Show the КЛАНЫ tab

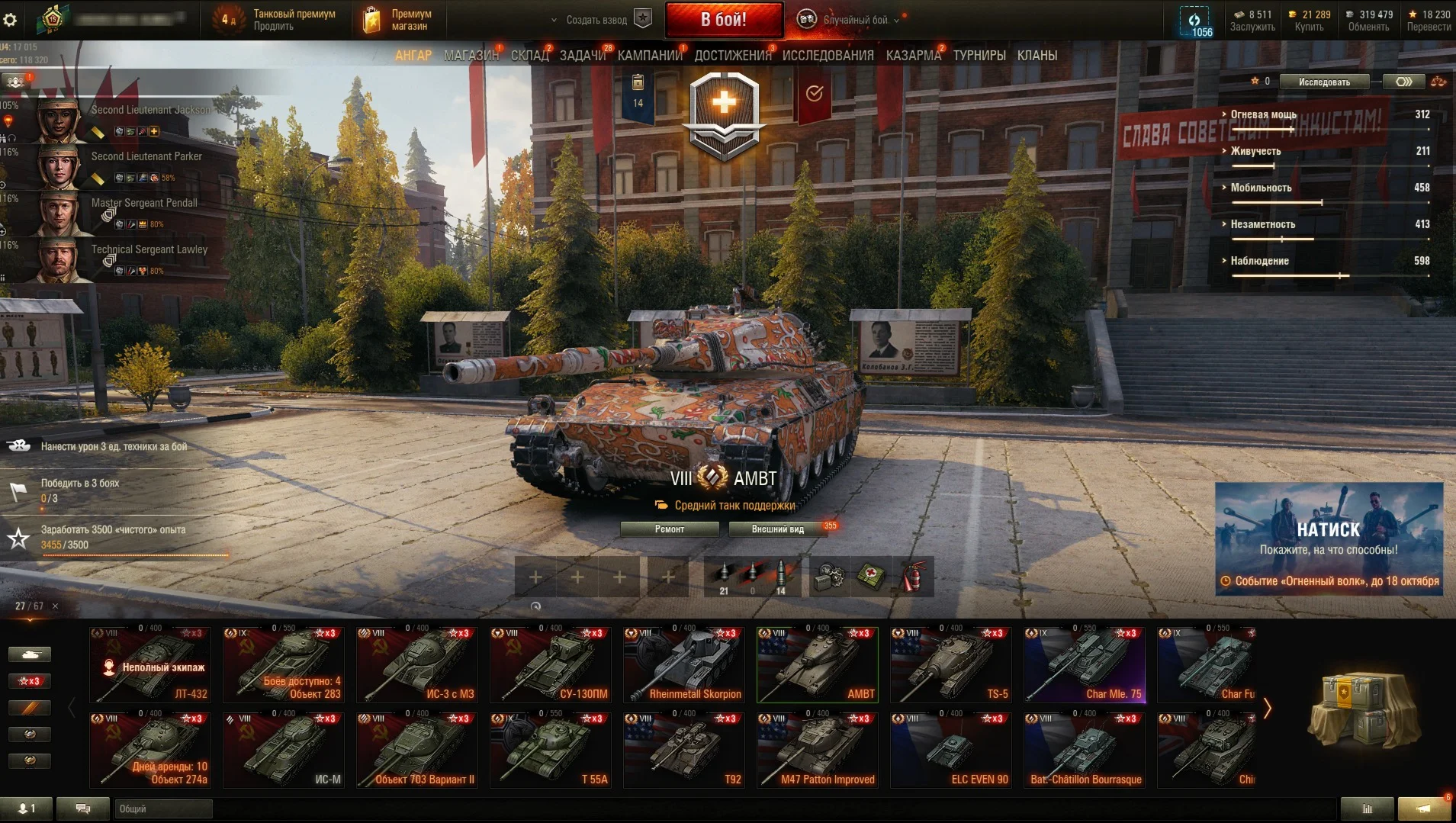pyautogui.click(x=1037, y=56)
